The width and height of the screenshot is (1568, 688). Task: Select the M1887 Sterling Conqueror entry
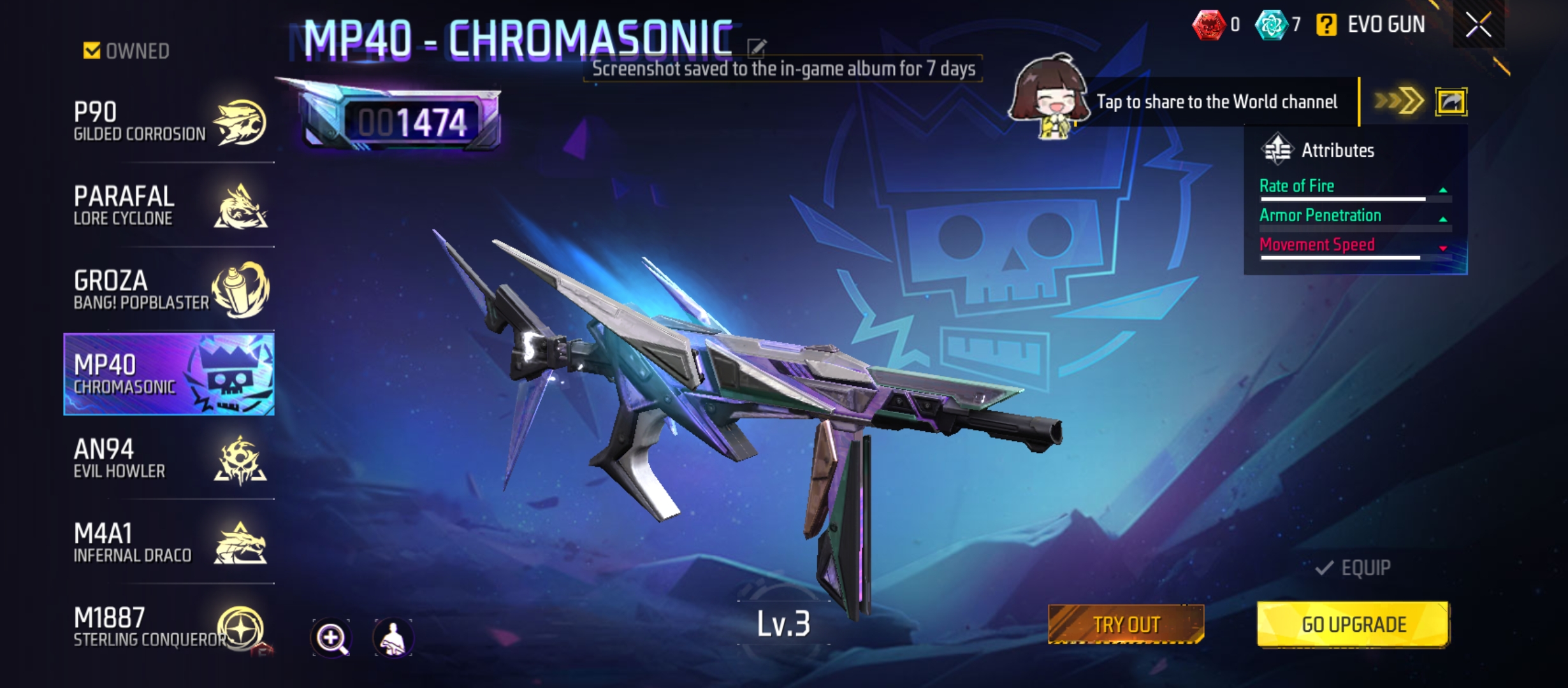(169, 627)
